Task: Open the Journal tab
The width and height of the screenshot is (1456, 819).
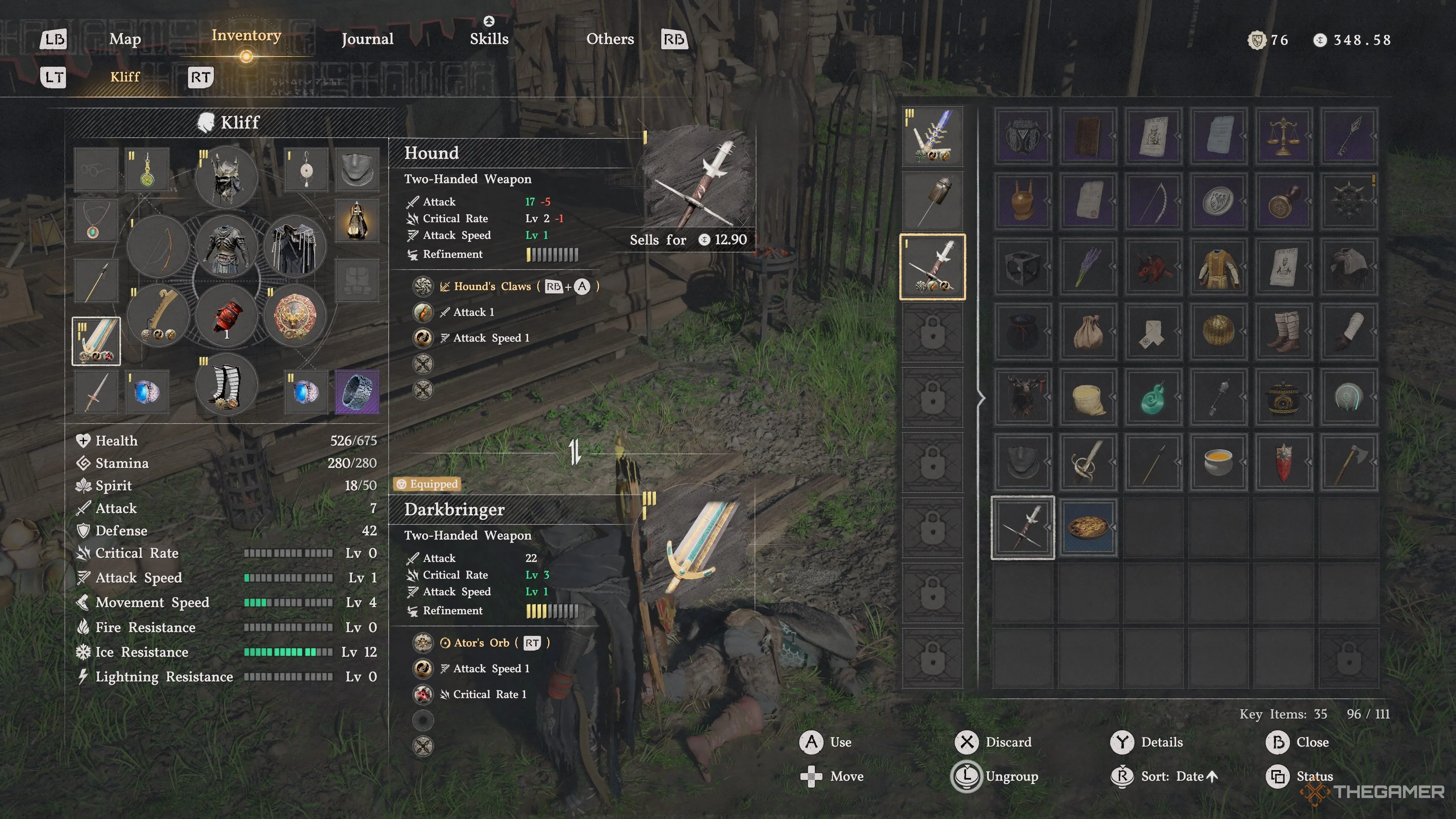Action: click(367, 39)
